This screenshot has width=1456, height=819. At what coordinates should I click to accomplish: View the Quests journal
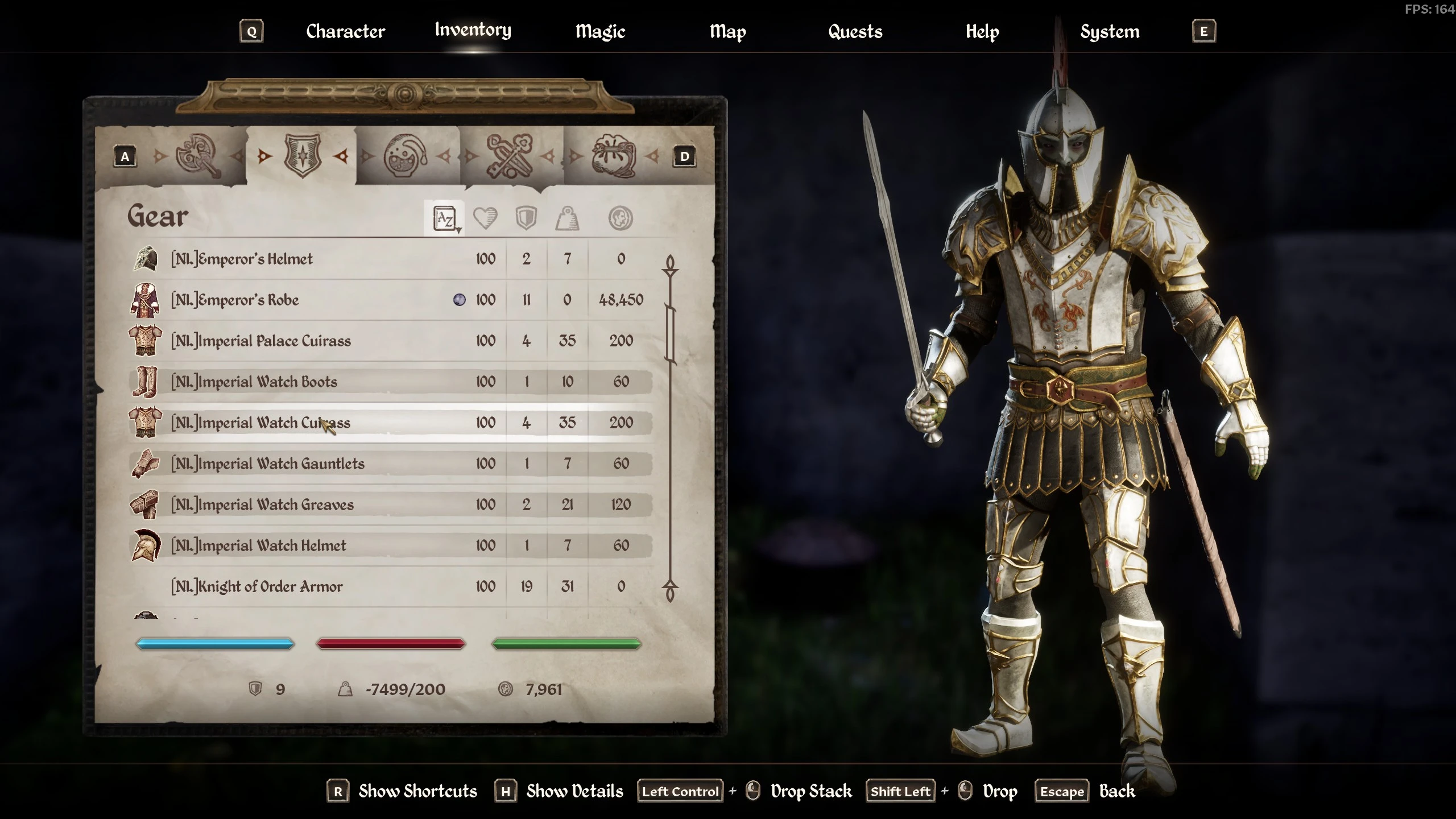pyautogui.click(x=855, y=31)
